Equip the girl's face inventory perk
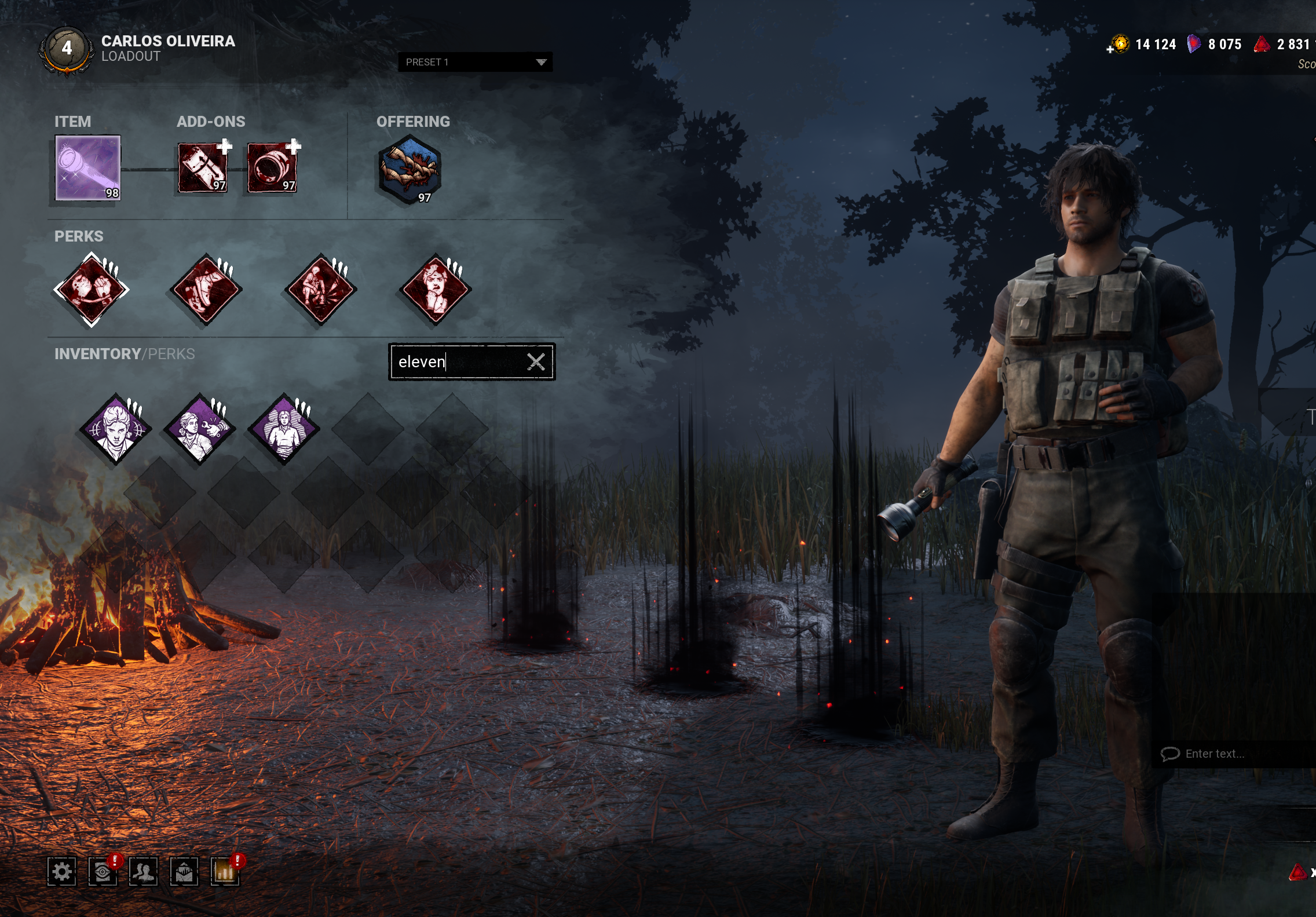 (116, 430)
